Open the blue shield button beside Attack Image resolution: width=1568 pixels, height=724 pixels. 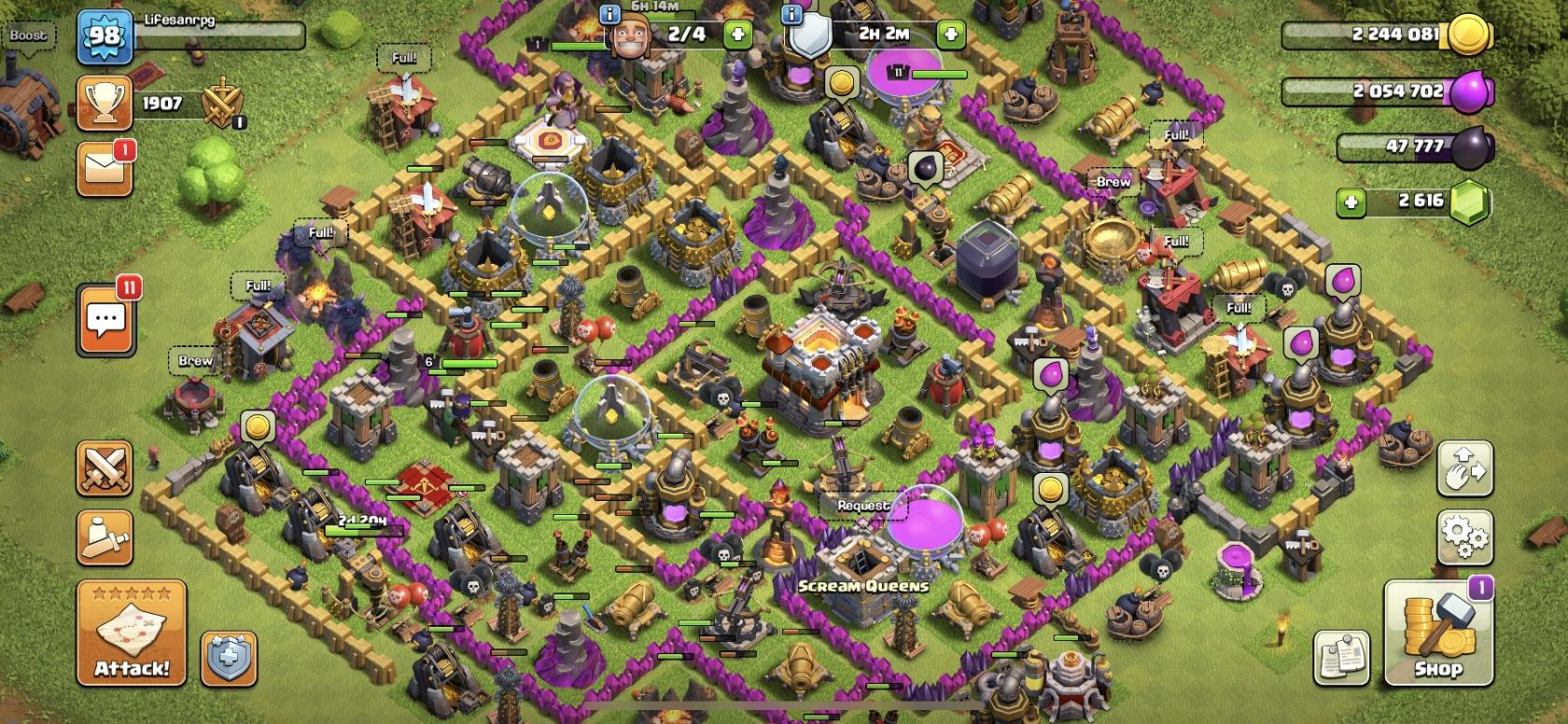click(229, 658)
